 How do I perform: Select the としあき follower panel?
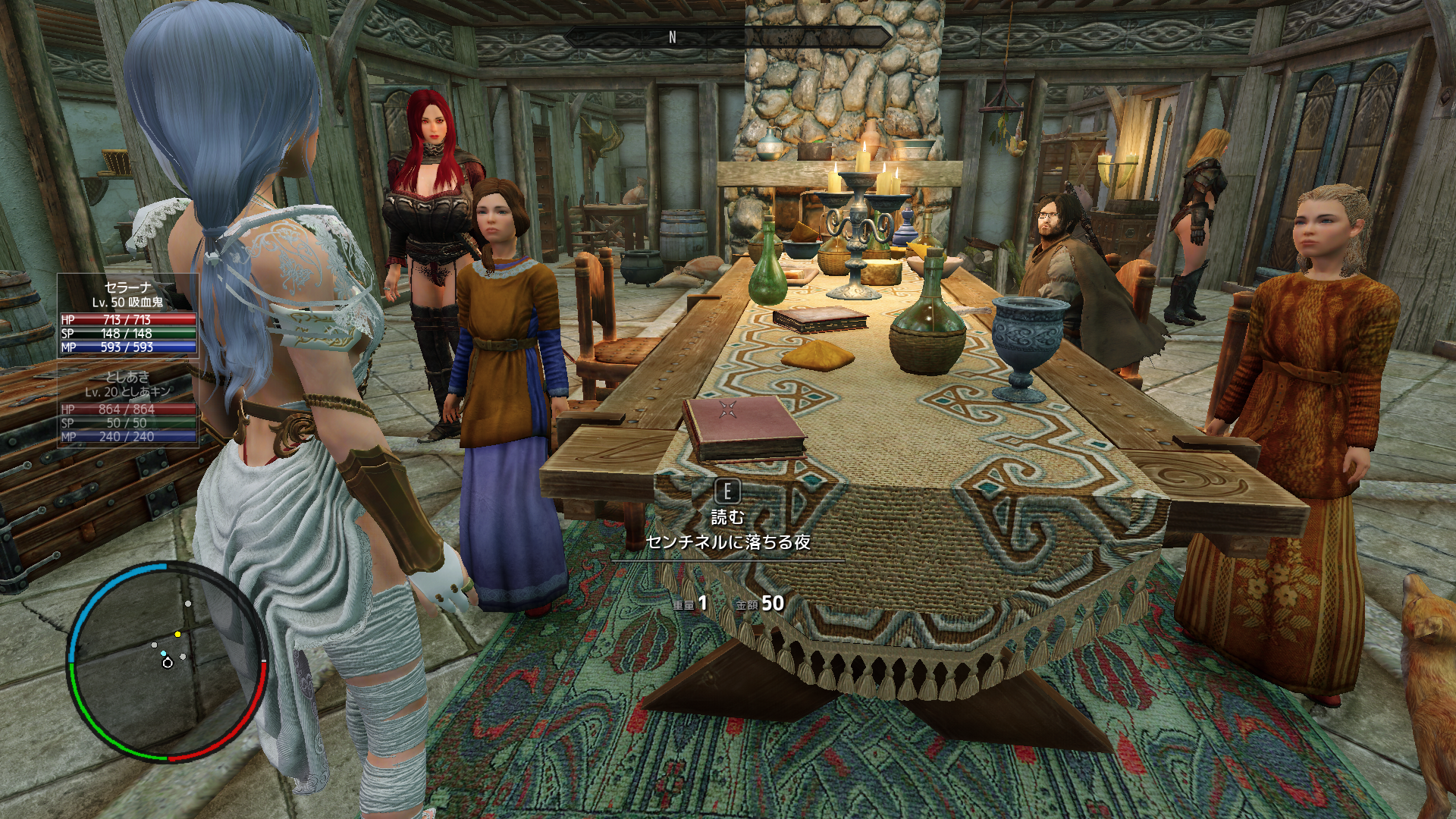[128, 406]
